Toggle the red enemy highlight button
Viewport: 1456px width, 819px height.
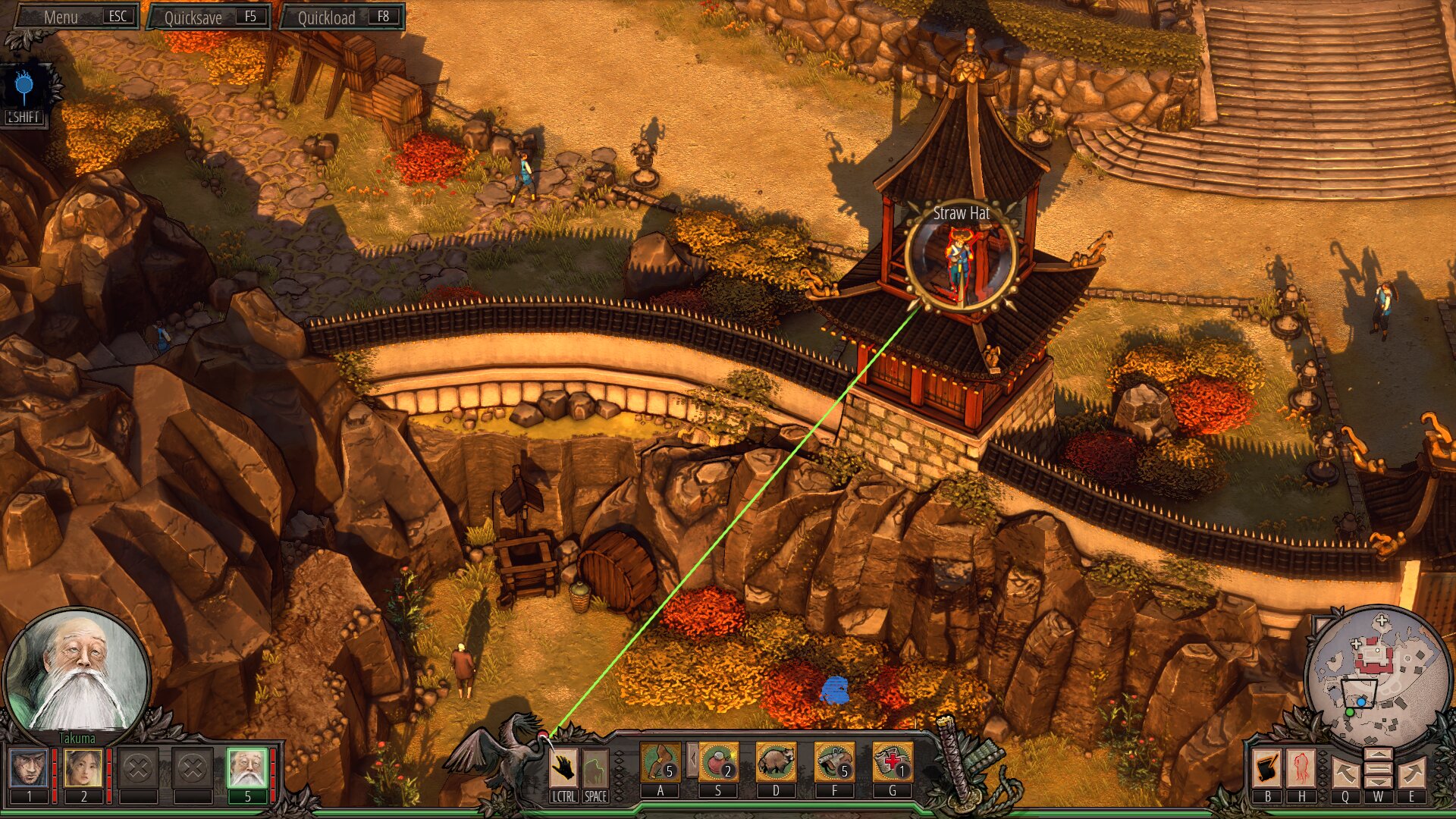[x=1302, y=769]
